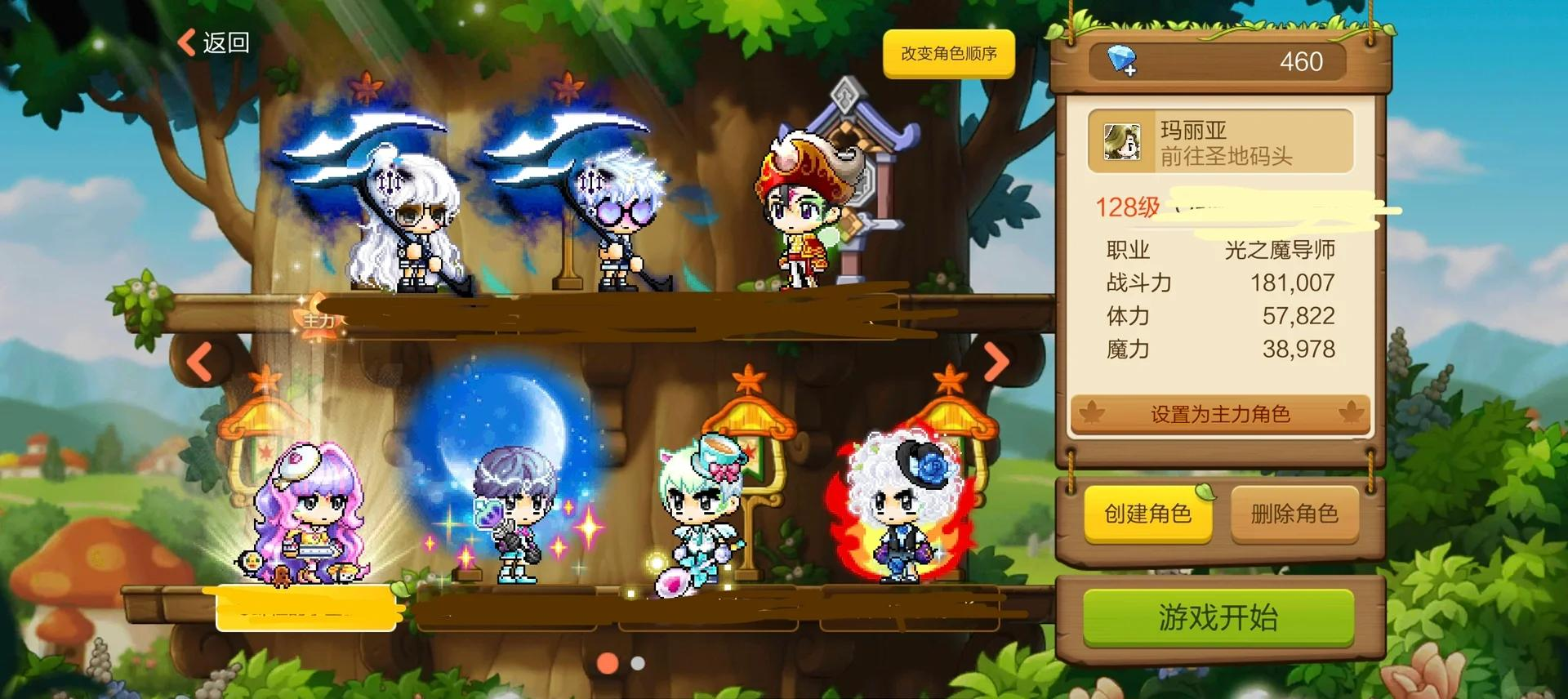This screenshot has height=699, width=1568.
Task: Show previous character page with left arrow
Action: point(200,361)
